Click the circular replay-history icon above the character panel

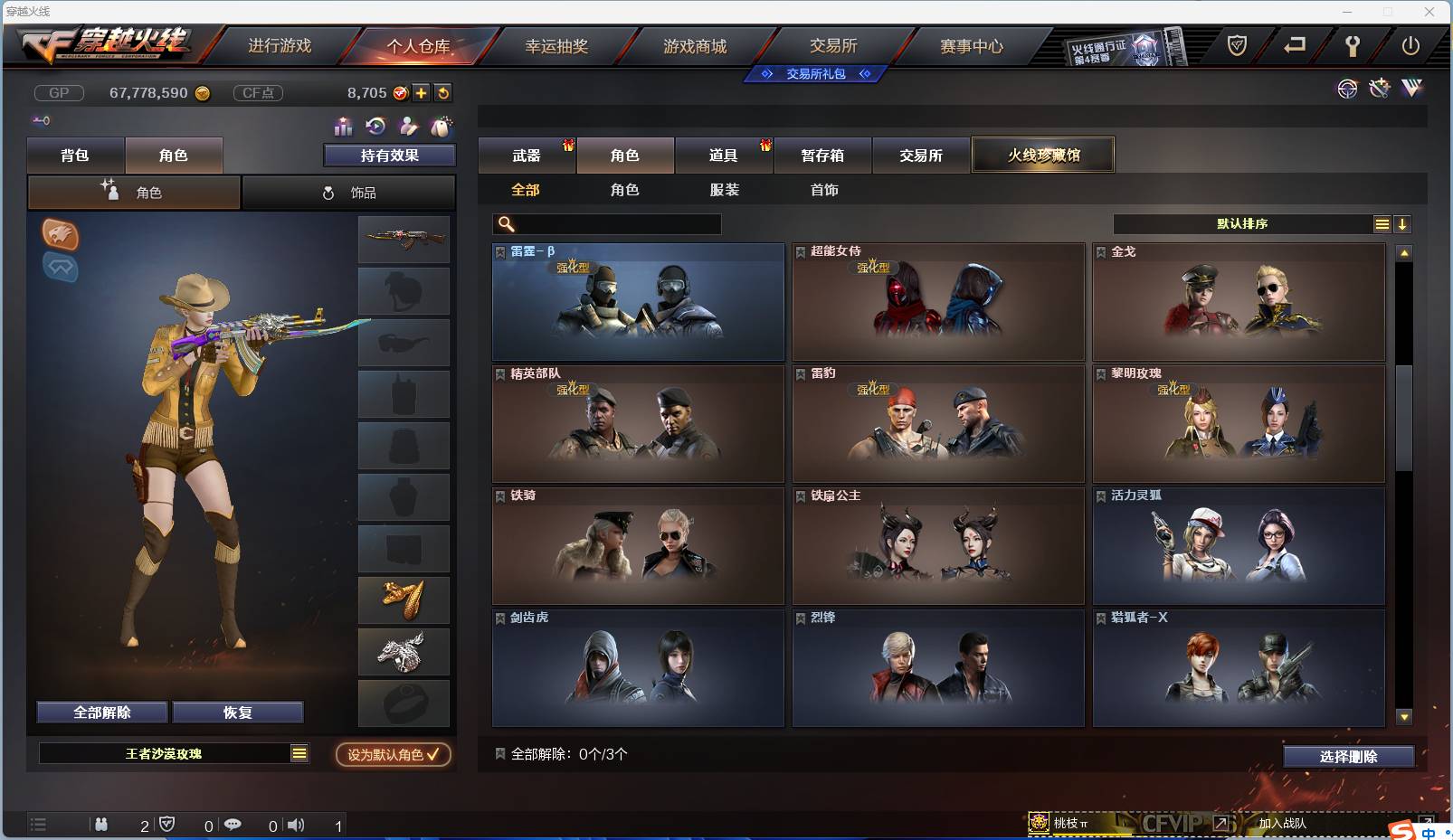pos(375,127)
